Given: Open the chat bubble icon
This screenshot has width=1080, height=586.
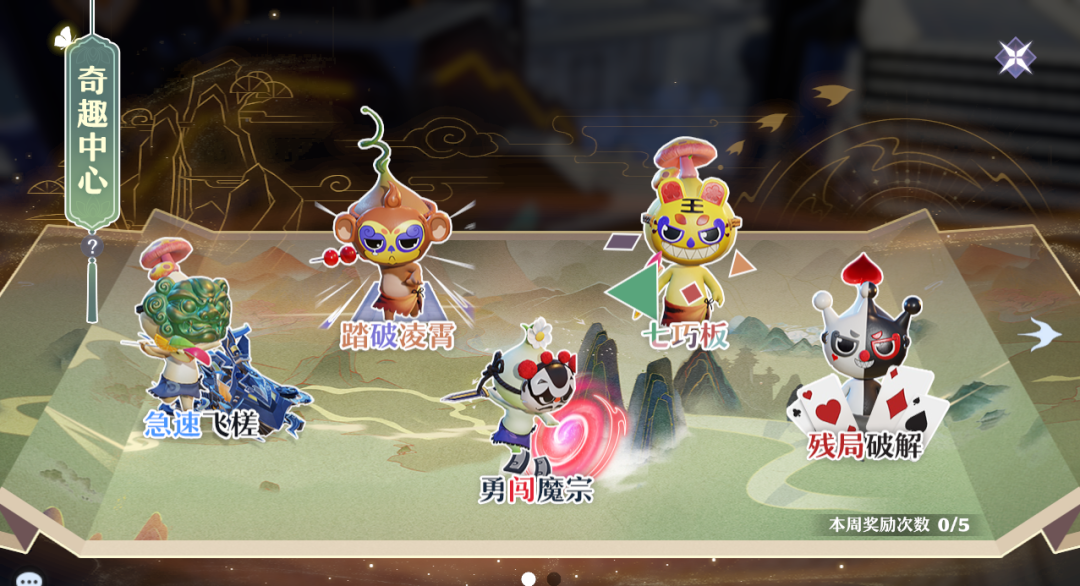Looking at the screenshot, I should (x=29, y=579).
